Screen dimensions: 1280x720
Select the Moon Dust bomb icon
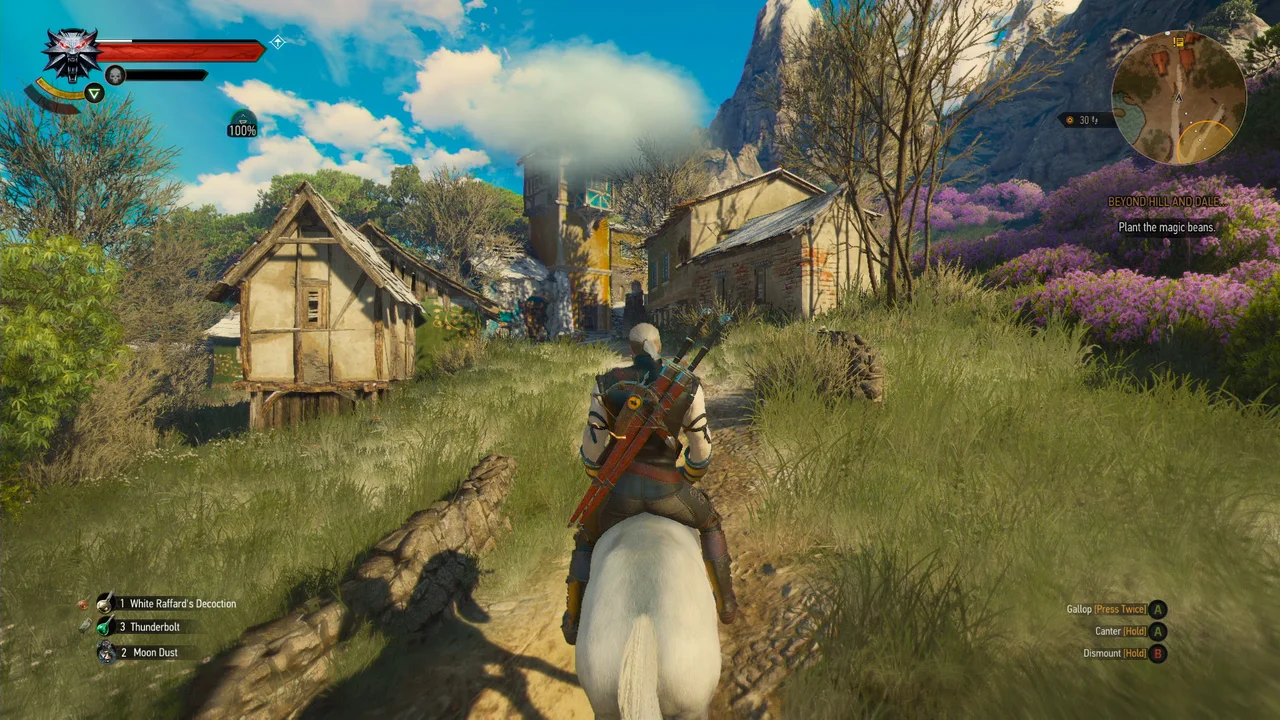click(105, 653)
